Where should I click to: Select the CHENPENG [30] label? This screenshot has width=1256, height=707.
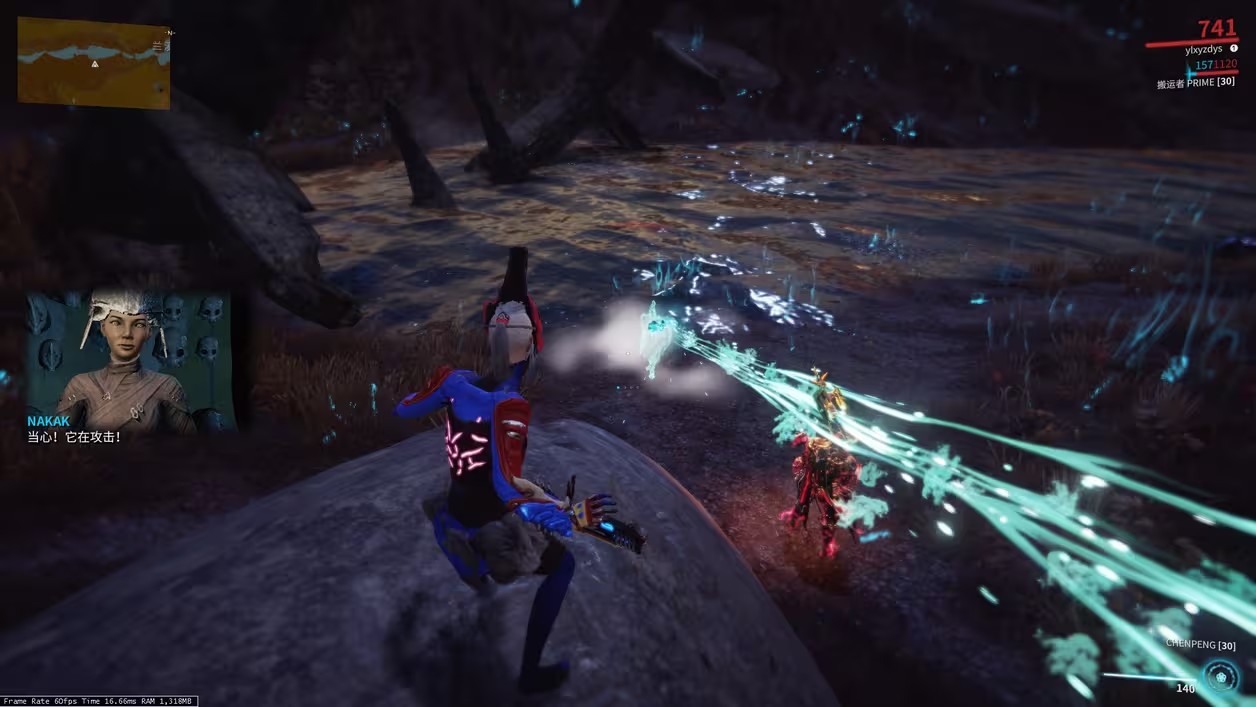click(1200, 645)
